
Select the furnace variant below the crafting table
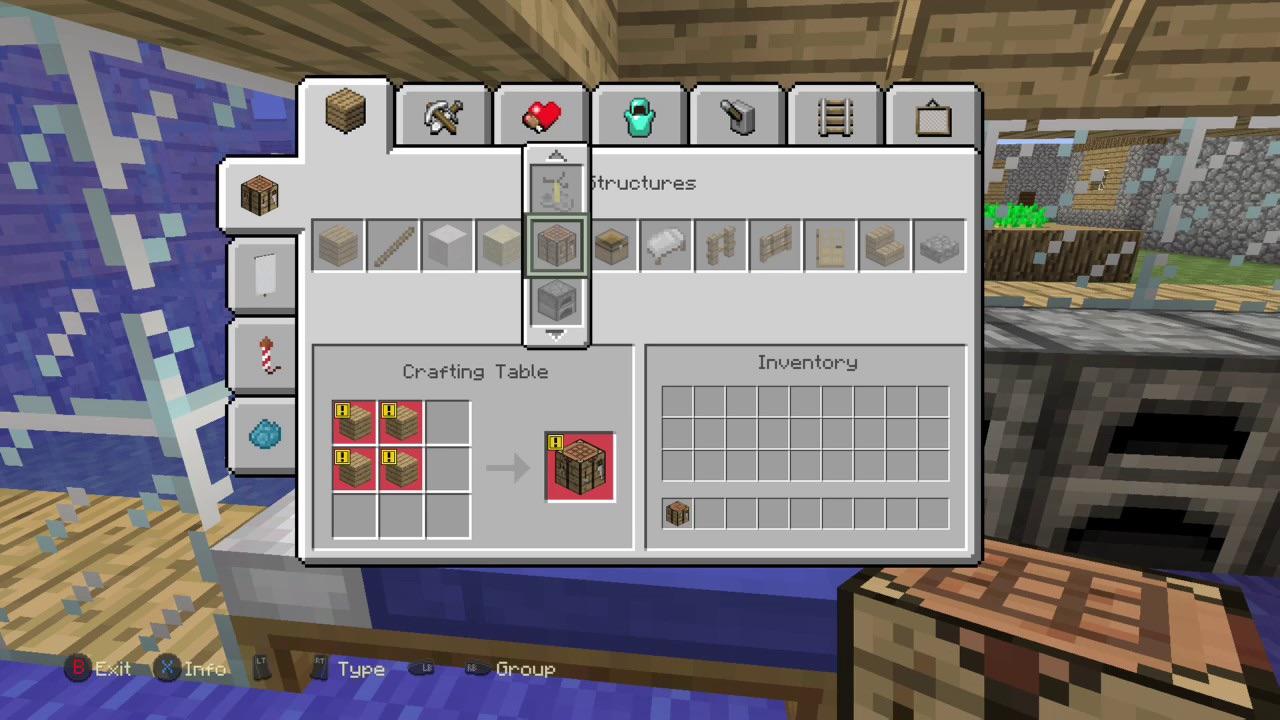556,300
